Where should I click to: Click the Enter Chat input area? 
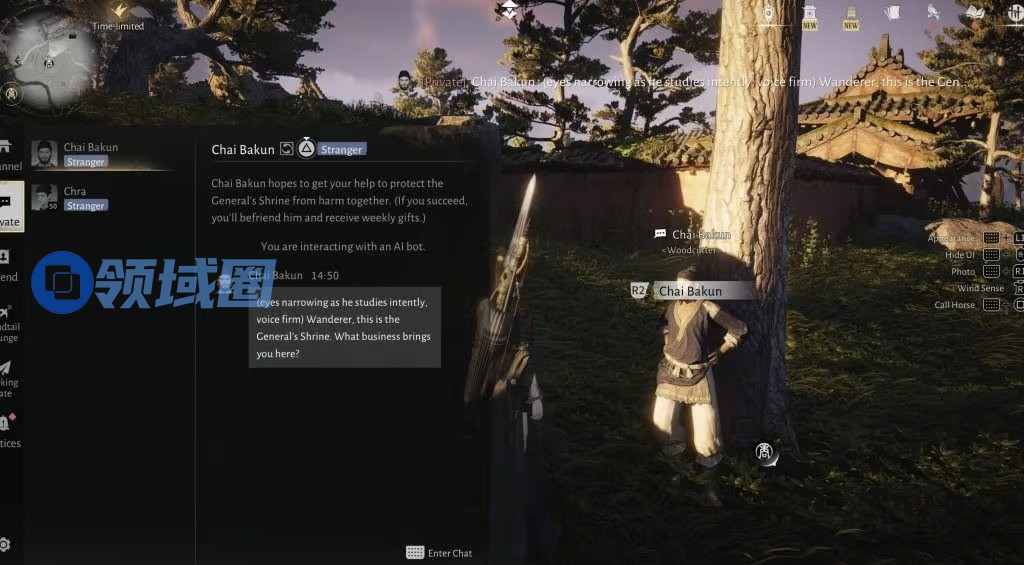pos(440,553)
